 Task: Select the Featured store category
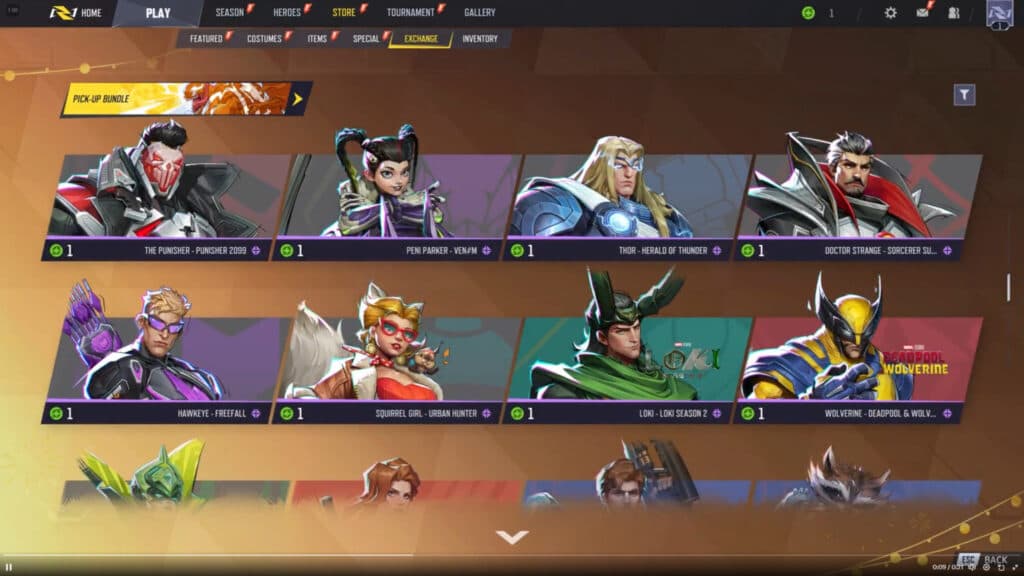(x=207, y=39)
